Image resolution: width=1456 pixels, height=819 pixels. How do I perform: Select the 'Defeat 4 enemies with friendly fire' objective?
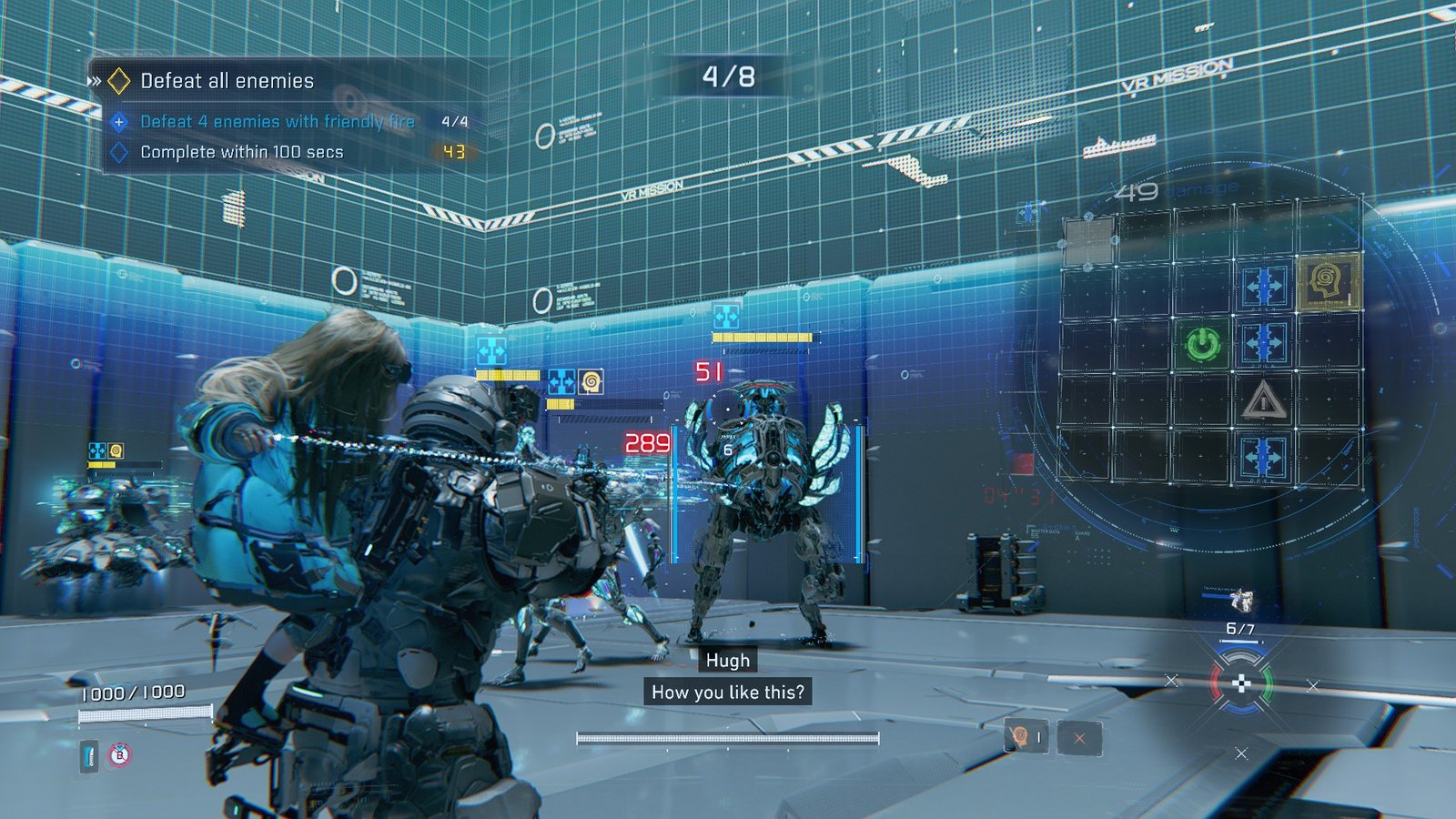tap(277, 121)
